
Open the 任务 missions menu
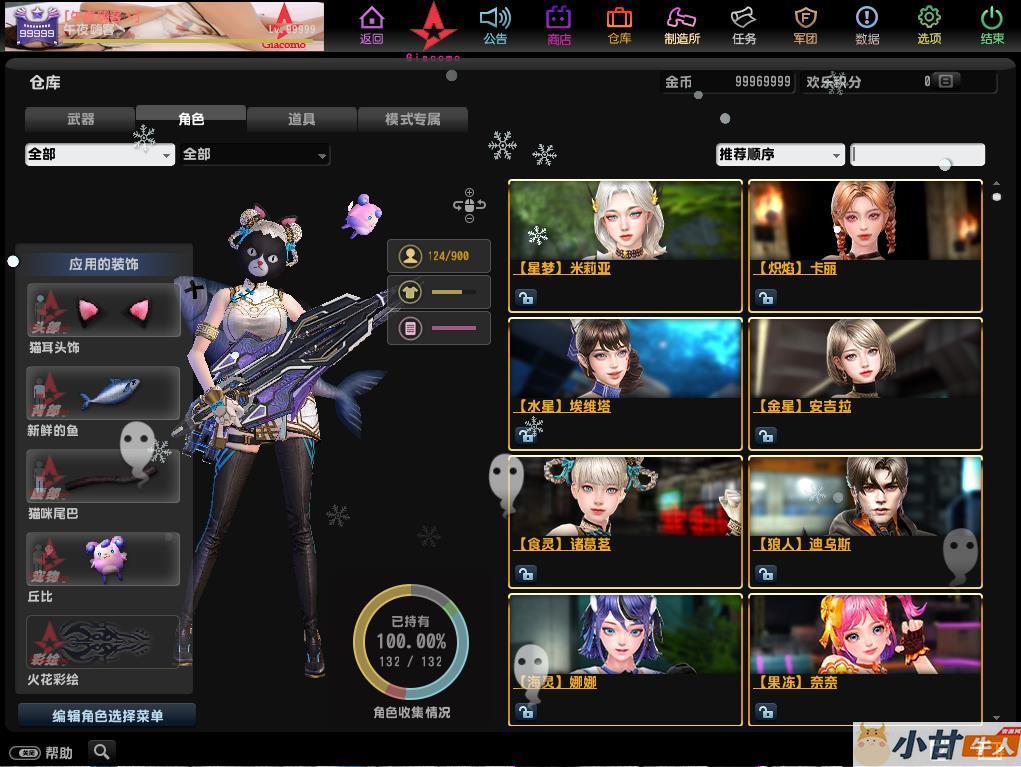tap(743, 25)
